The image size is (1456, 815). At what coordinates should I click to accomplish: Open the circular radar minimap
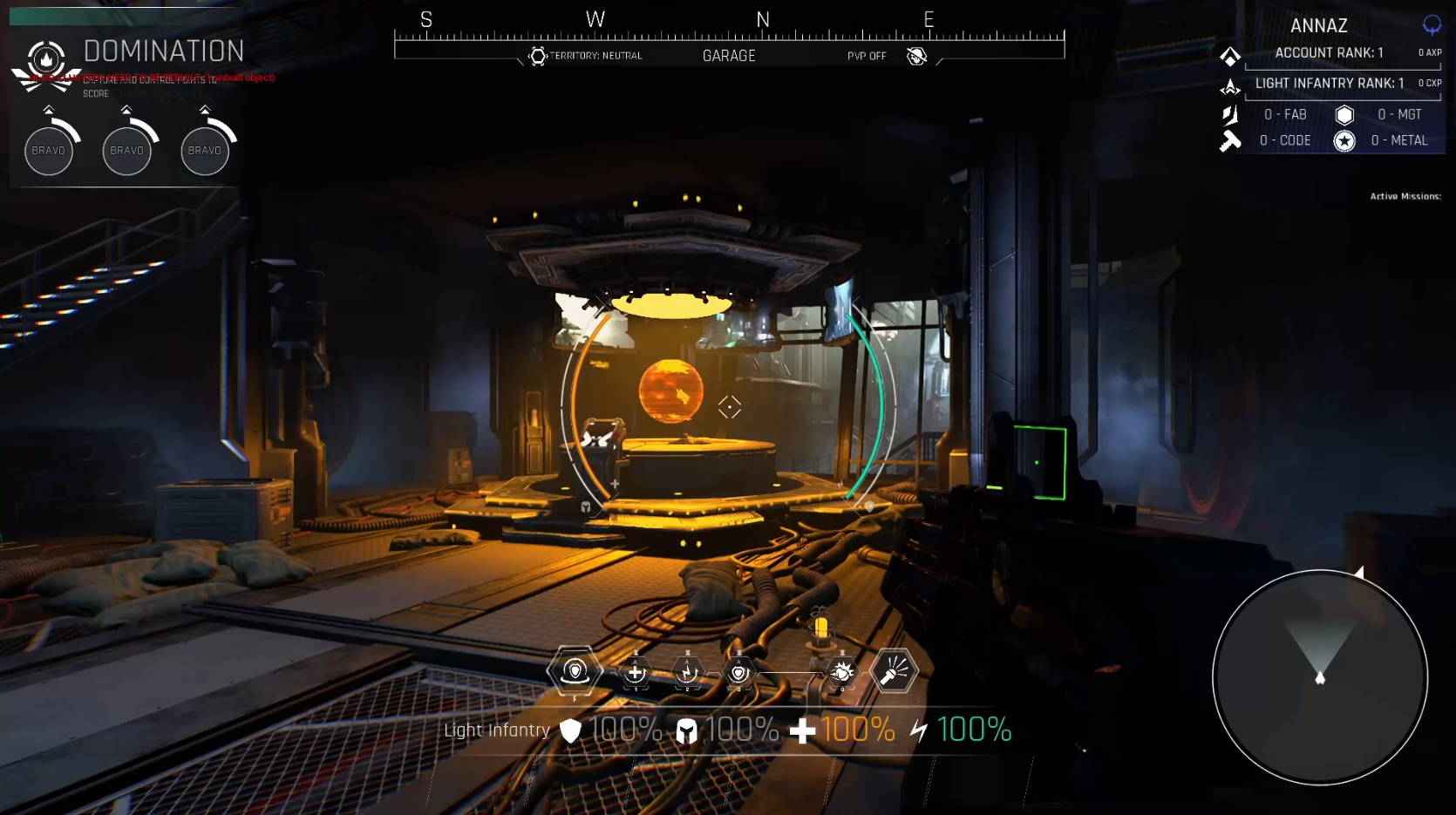coord(1319,677)
